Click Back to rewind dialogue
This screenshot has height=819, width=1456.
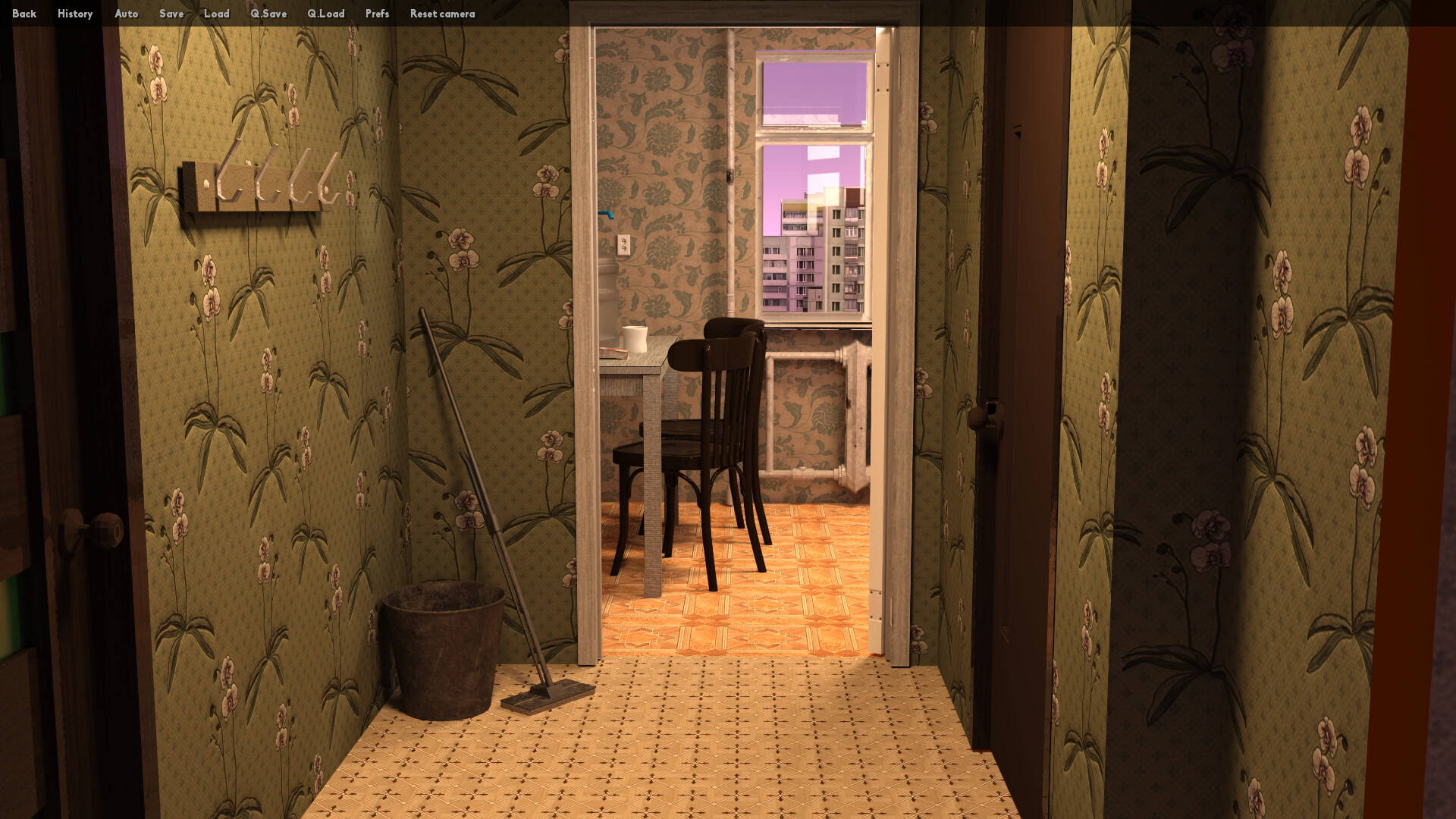24,14
